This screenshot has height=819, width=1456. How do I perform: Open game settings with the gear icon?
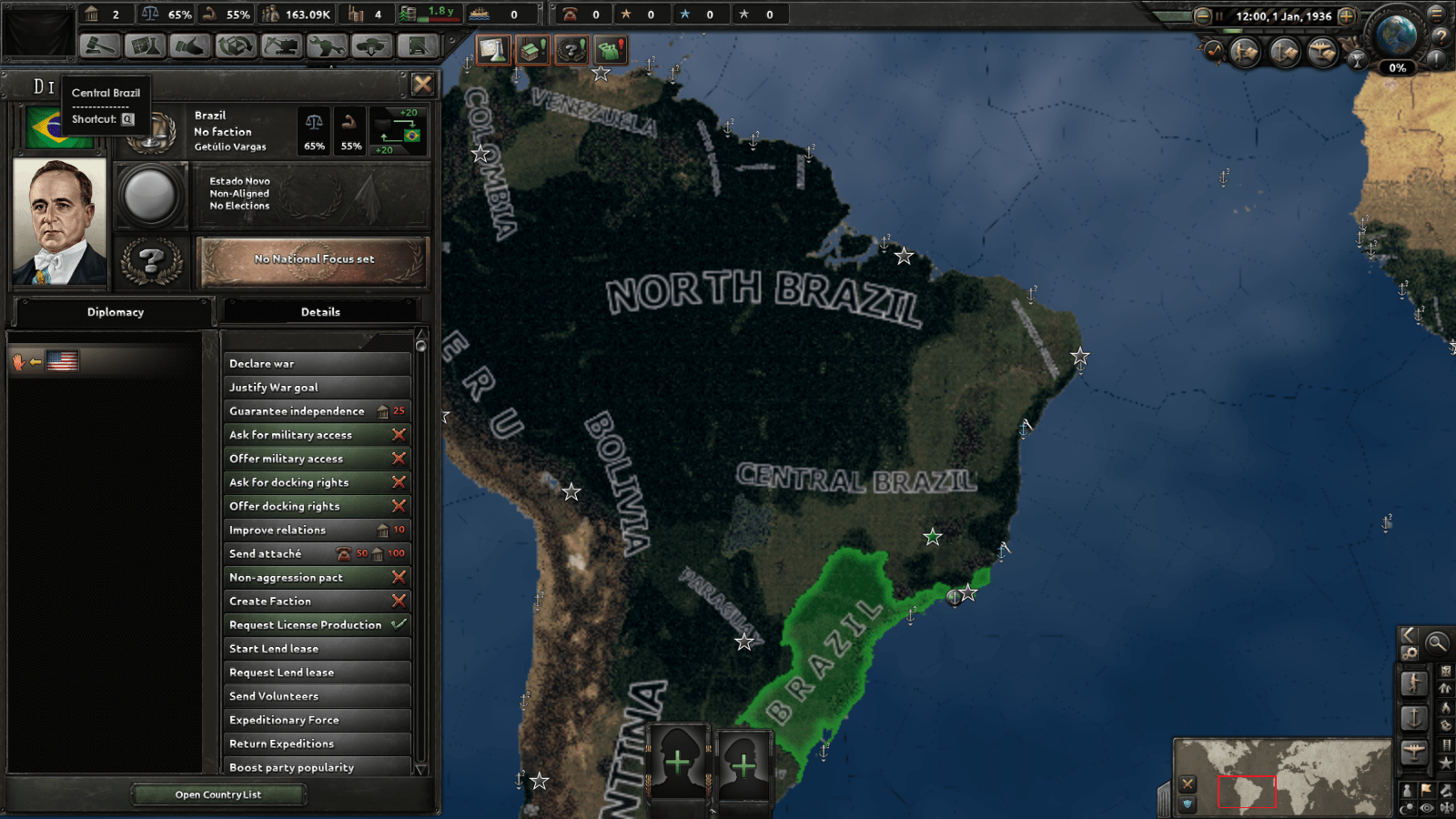1410,653
